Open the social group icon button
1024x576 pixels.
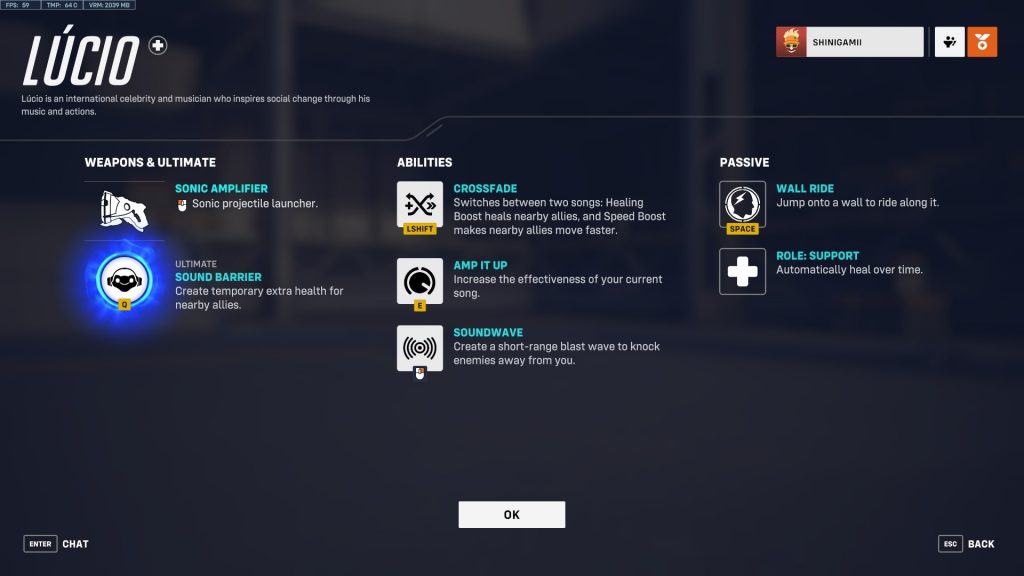click(x=949, y=42)
